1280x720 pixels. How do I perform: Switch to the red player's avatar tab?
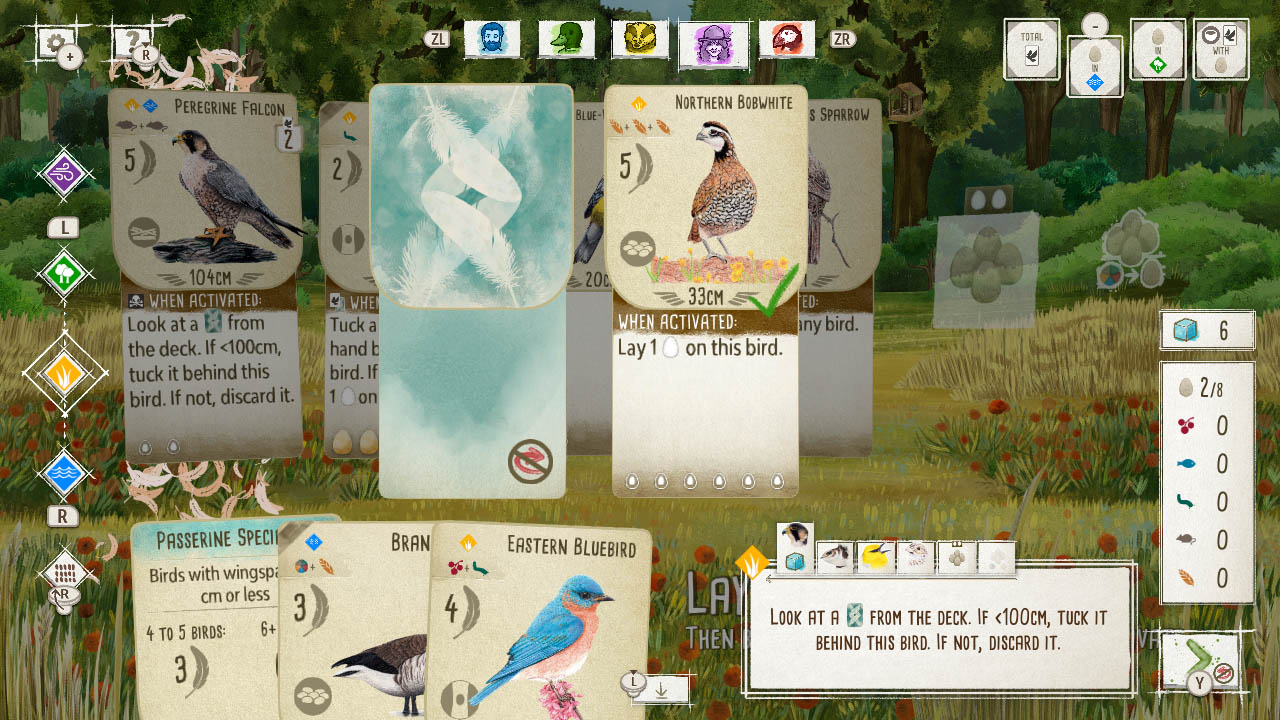(787, 40)
